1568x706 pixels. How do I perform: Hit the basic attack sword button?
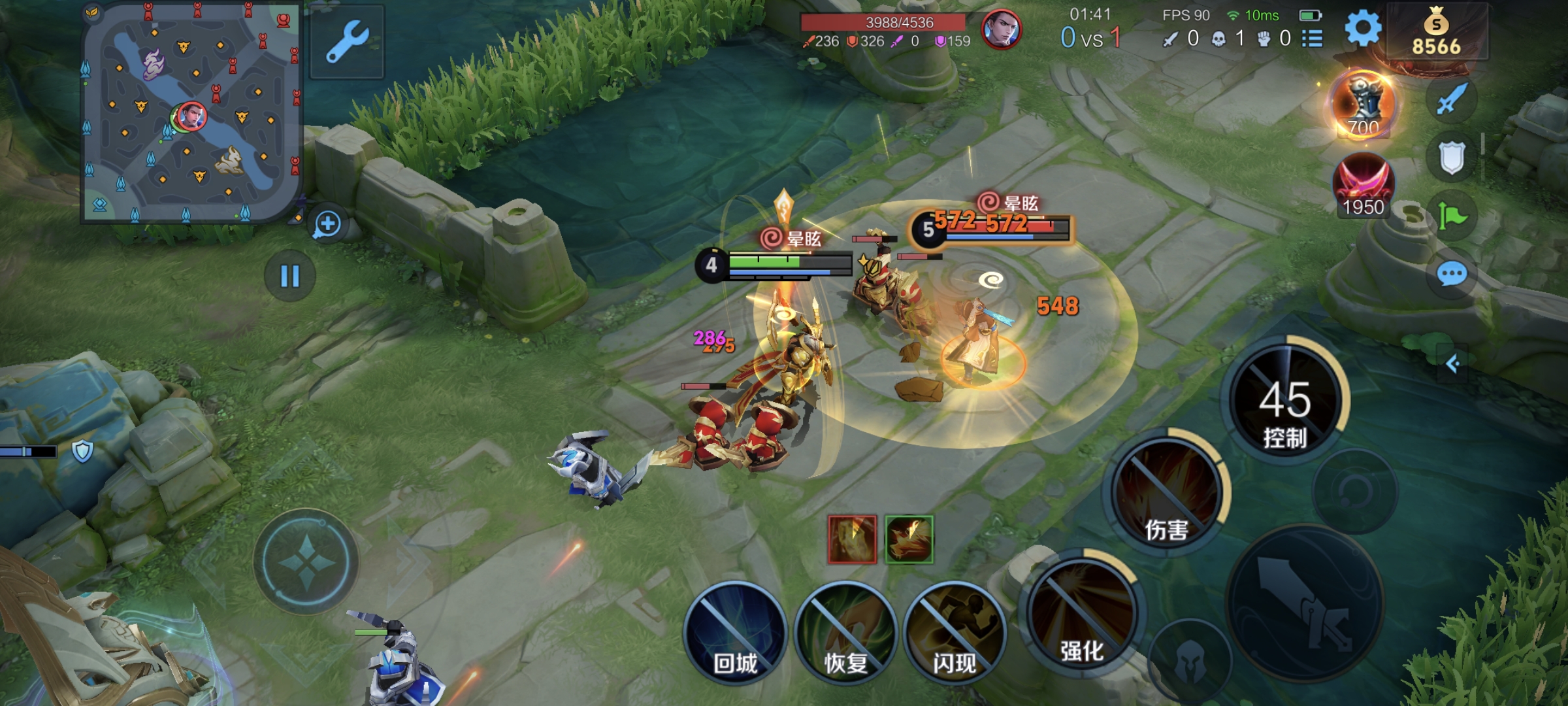pyautogui.click(x=1305, y=603)
